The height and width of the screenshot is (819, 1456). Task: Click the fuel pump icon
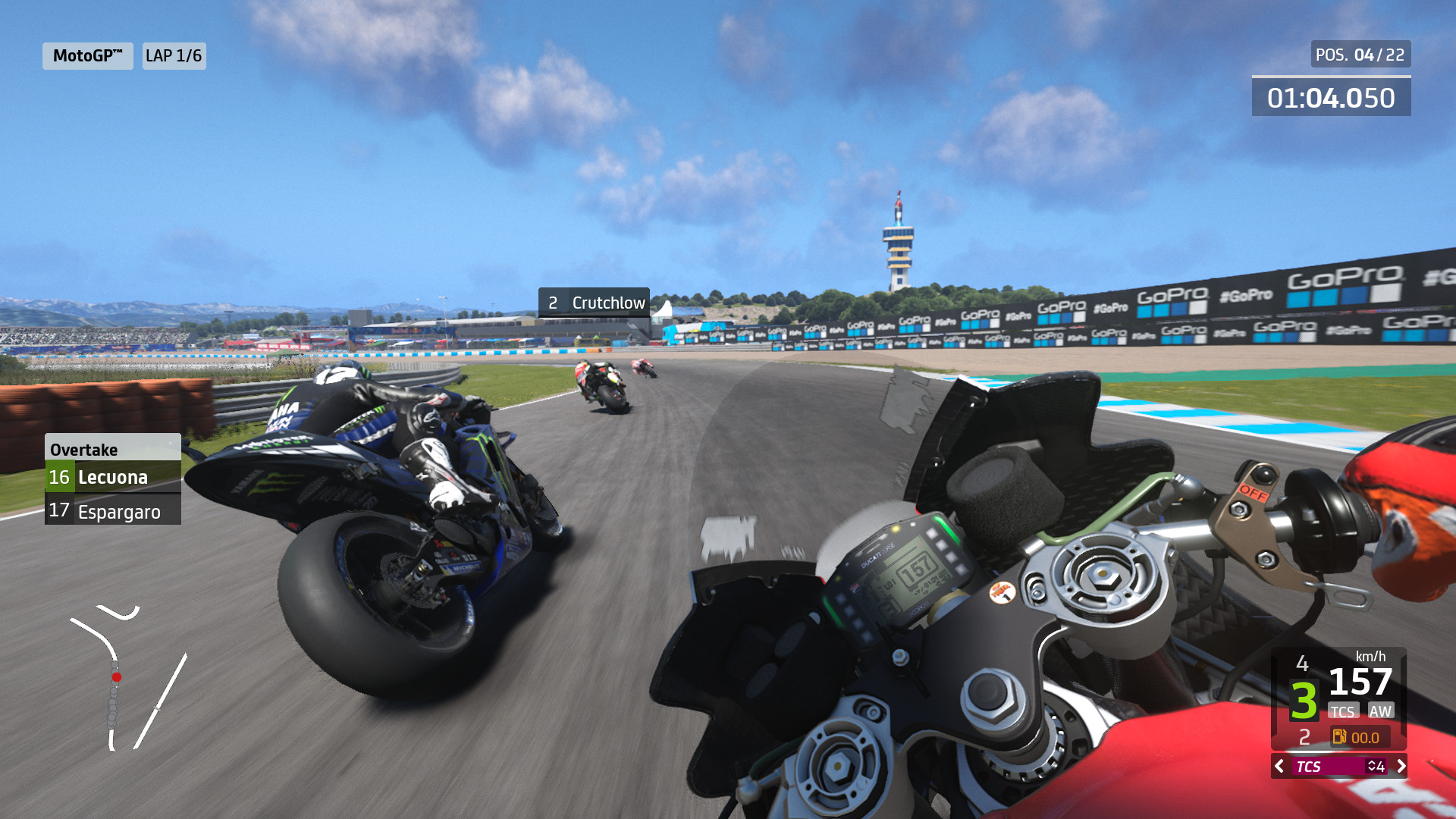1340,736
